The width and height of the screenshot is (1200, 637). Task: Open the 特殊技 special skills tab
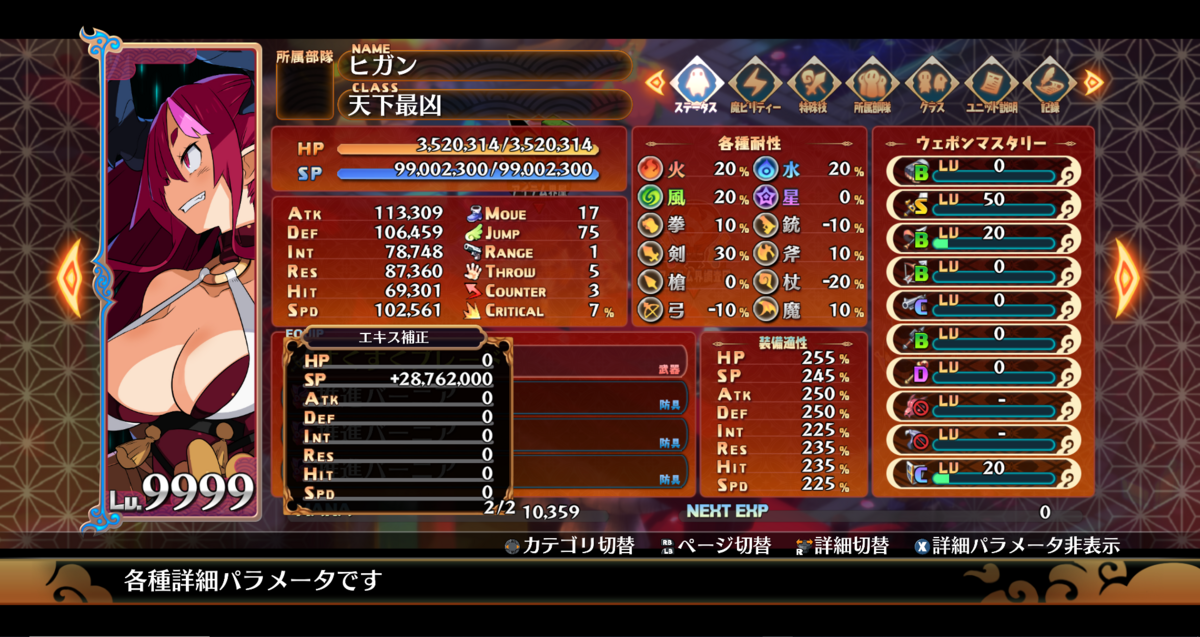(x=814, y=82)
